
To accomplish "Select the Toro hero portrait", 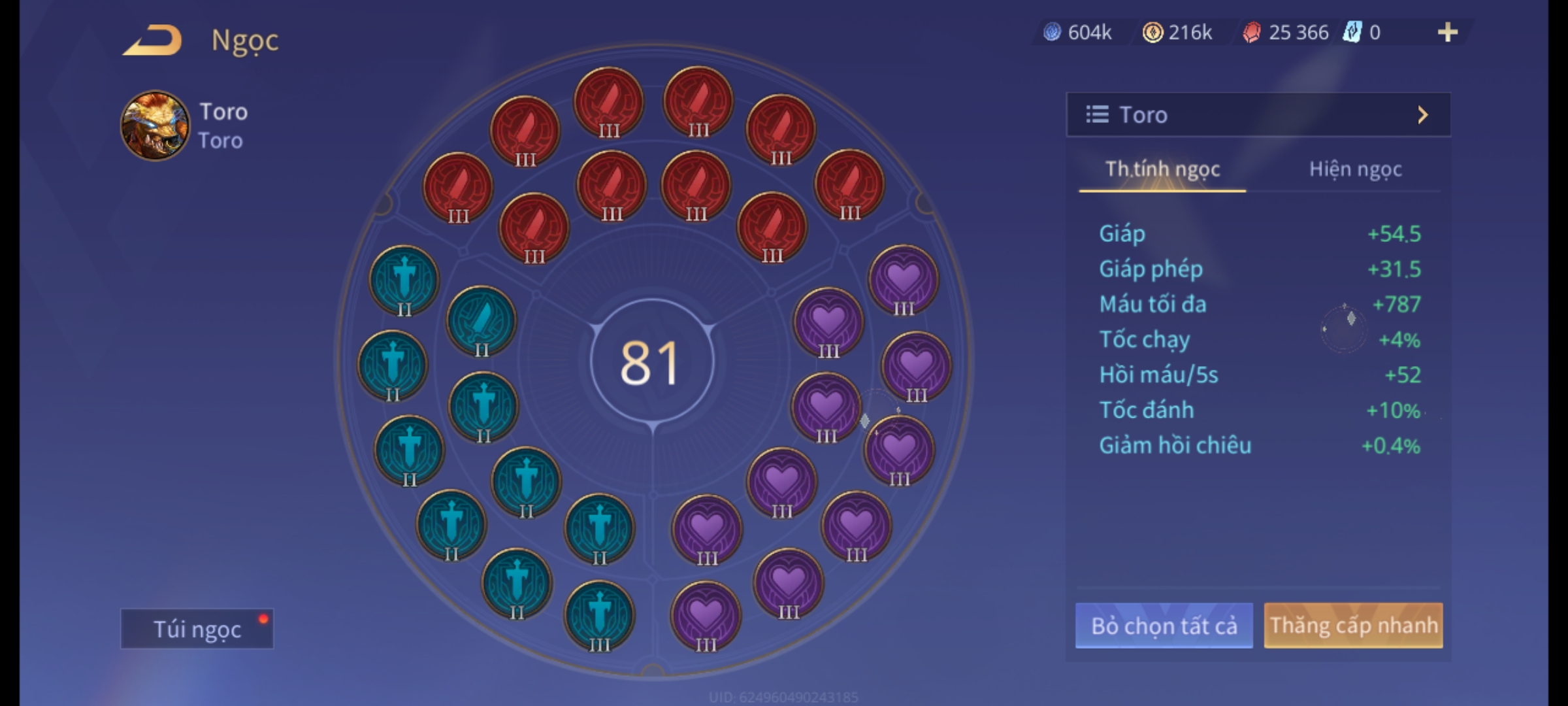I will (155, 126).
